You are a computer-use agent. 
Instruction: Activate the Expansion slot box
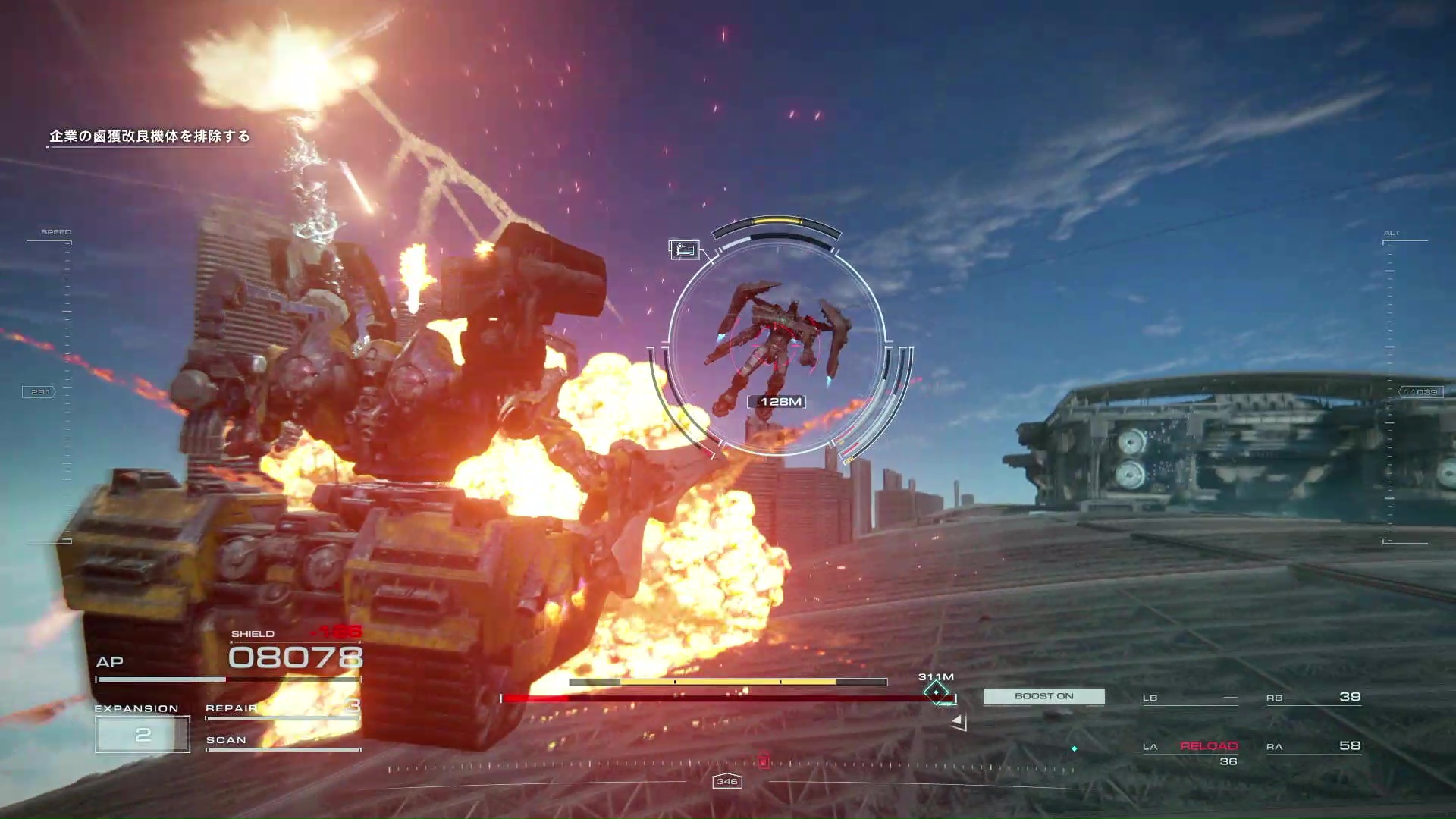[143, 734]
